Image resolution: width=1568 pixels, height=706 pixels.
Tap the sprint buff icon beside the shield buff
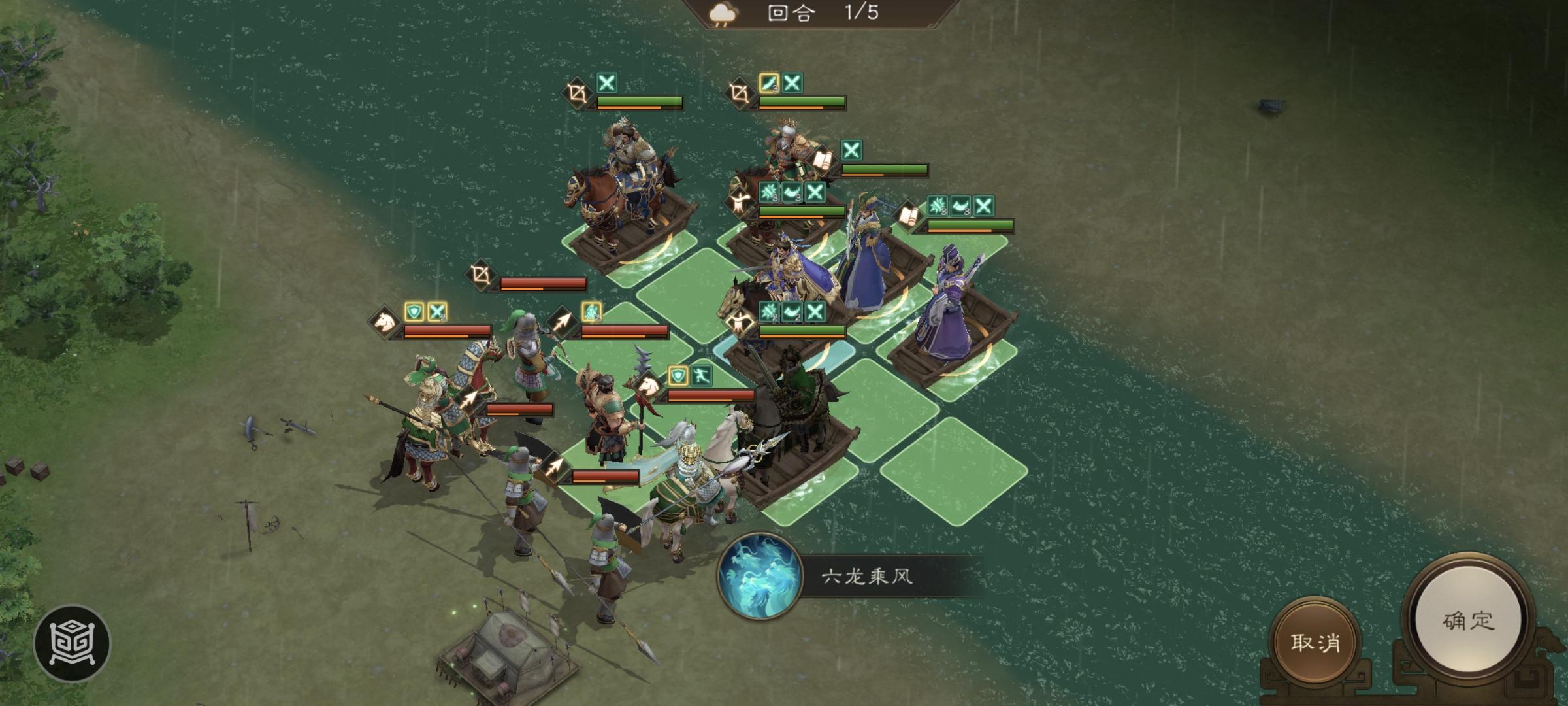point(702,375)
